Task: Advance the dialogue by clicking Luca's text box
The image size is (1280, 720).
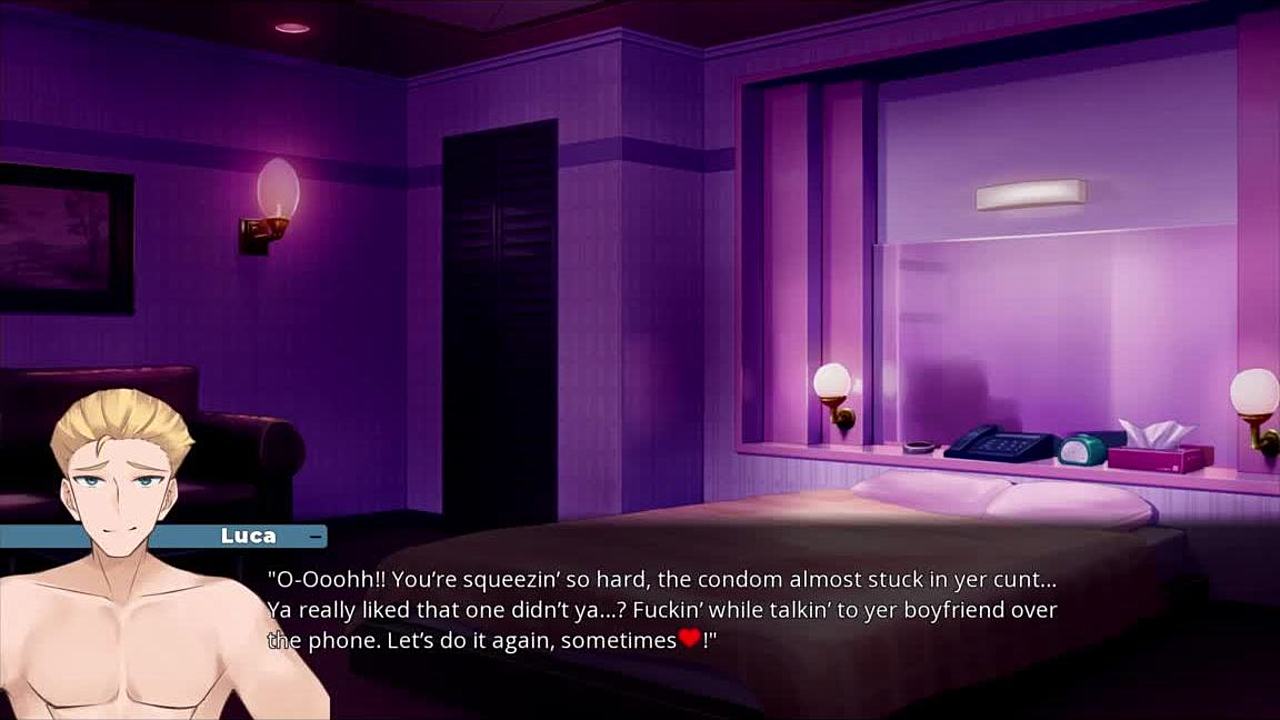Action: click(661, 609)
